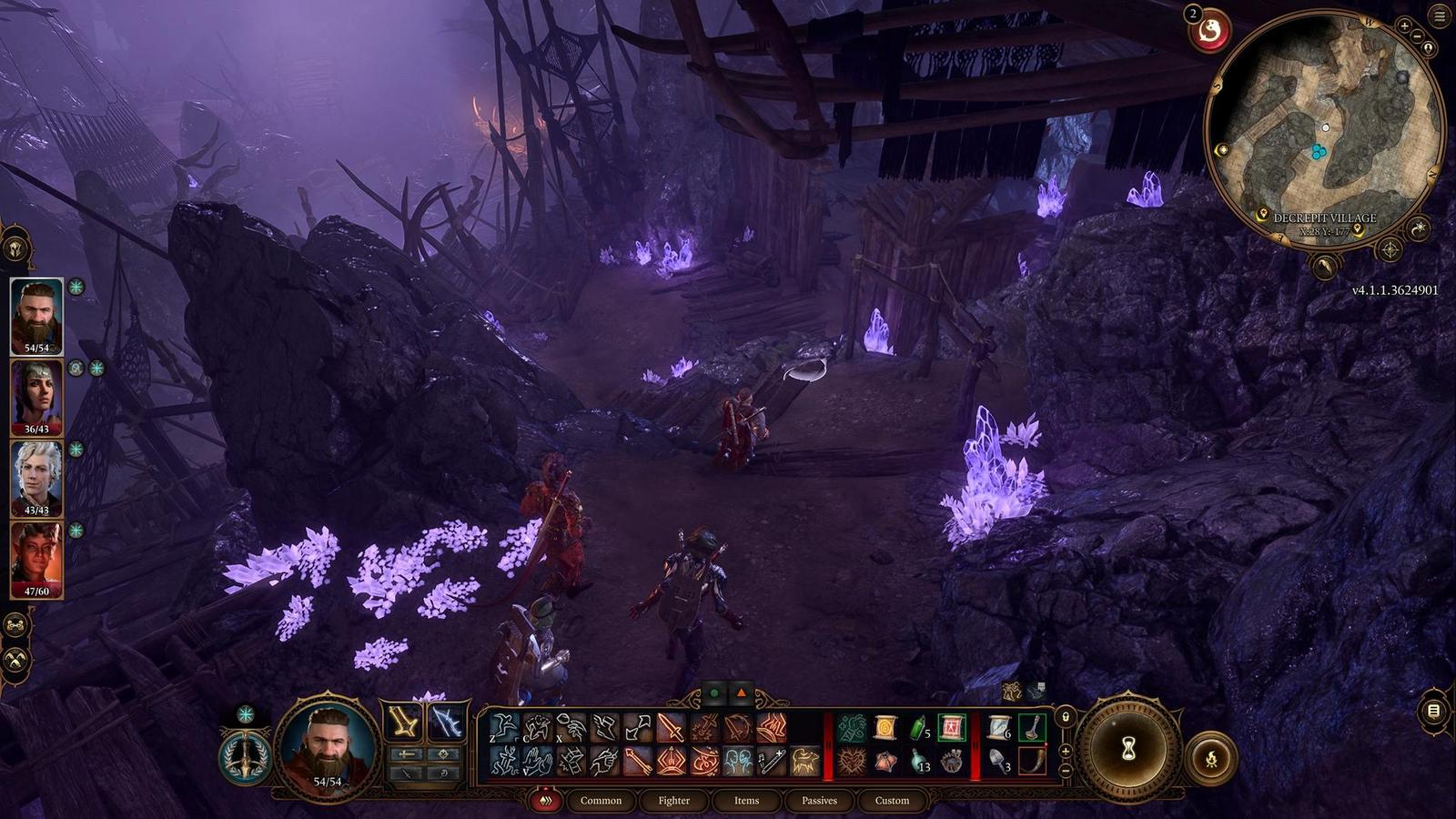Click the red notification swirl icon
Screen dimensions: 1456x819
point(1210,33)
